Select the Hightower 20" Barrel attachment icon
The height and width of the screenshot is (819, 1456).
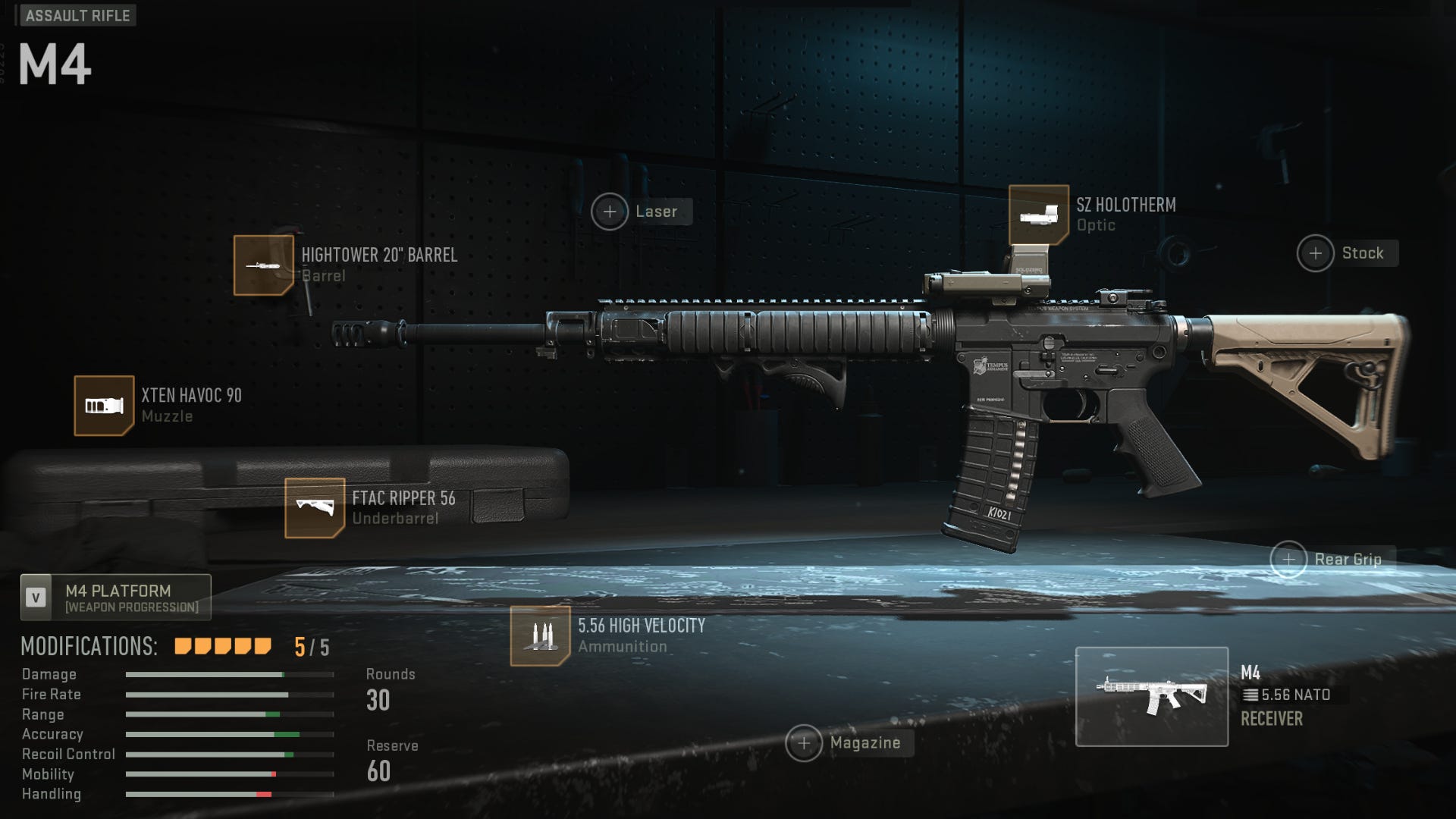click(x=264, y=264)
